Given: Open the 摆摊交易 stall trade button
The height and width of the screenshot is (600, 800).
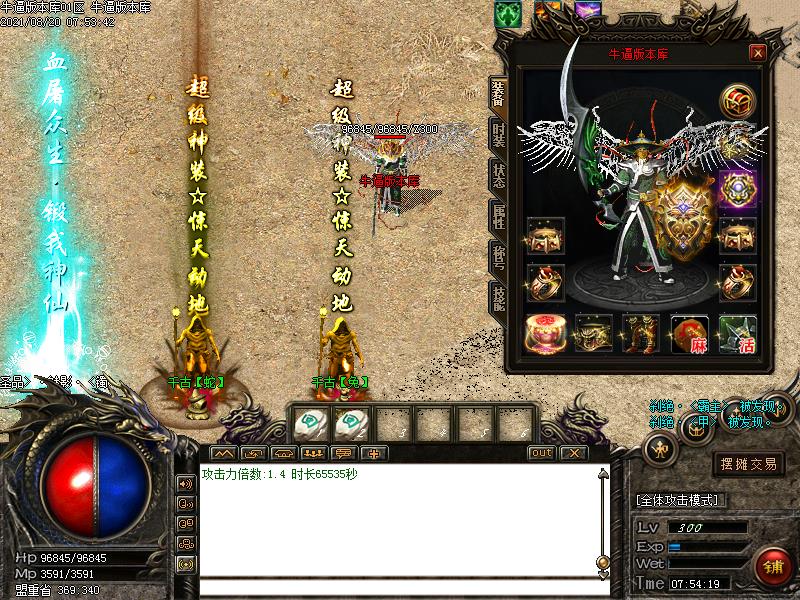Looking at the screenshot, I should [749, 463].
